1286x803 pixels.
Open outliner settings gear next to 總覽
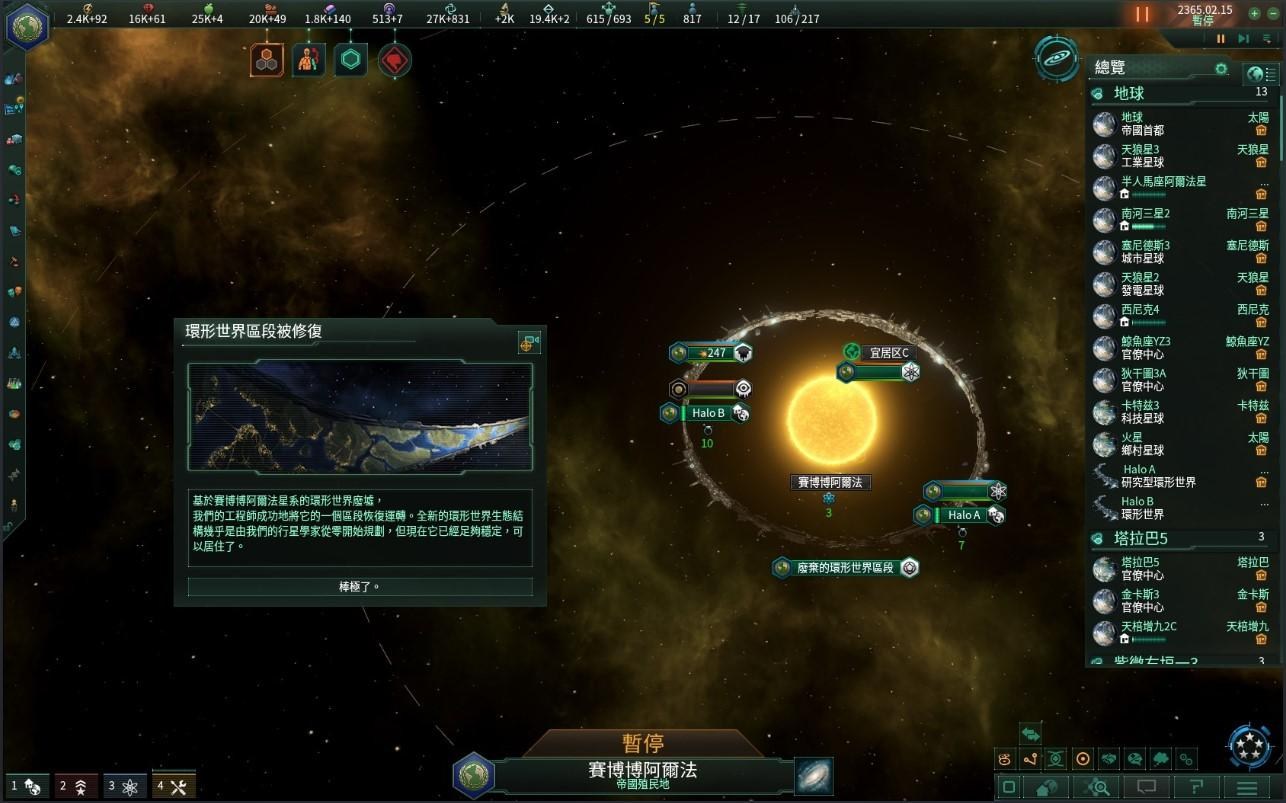point(1221,69)
